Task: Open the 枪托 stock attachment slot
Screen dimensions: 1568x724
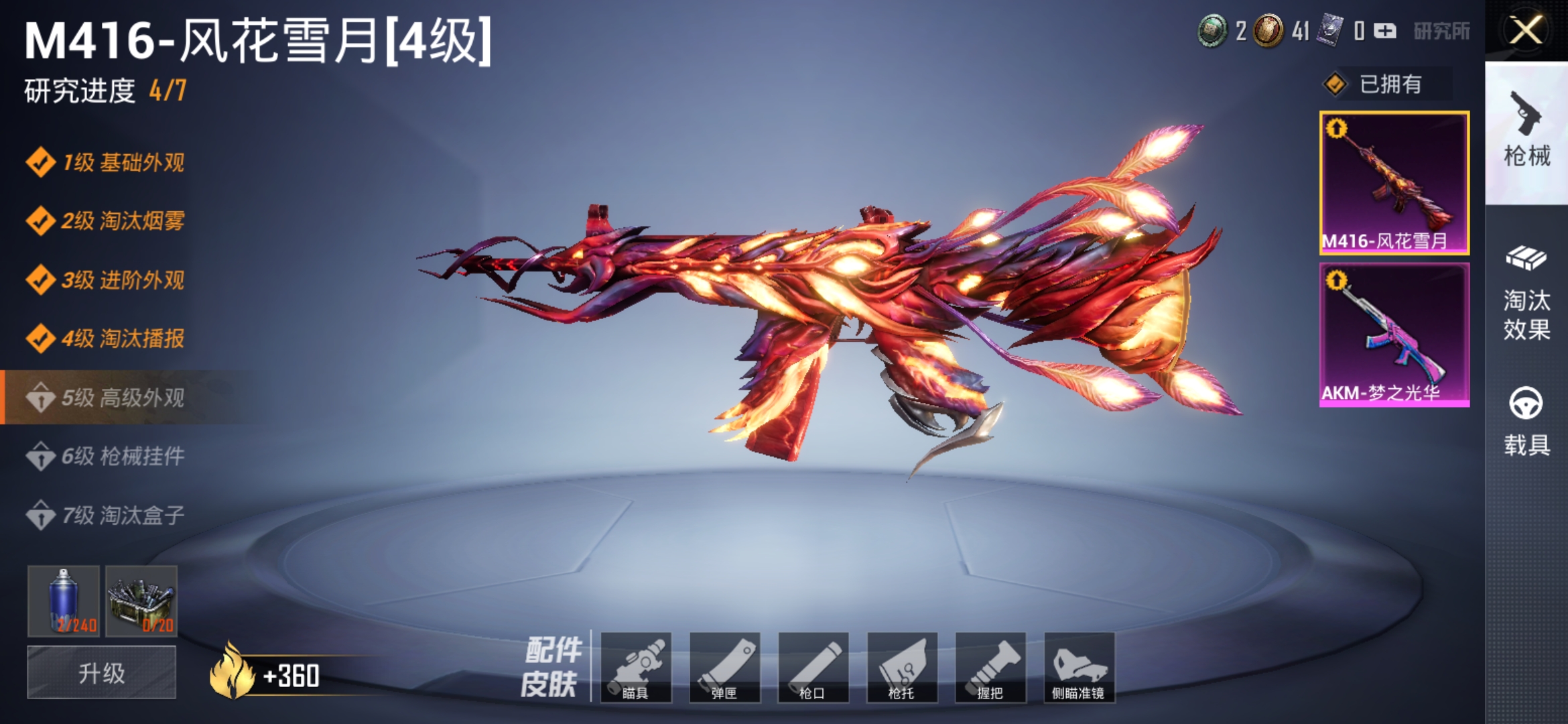Action: 902,667
